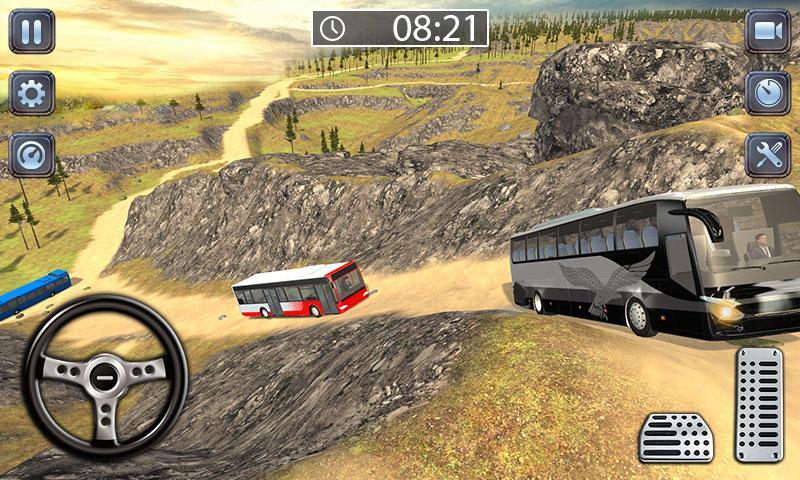
Task: Pause the game
Action: 32,31
